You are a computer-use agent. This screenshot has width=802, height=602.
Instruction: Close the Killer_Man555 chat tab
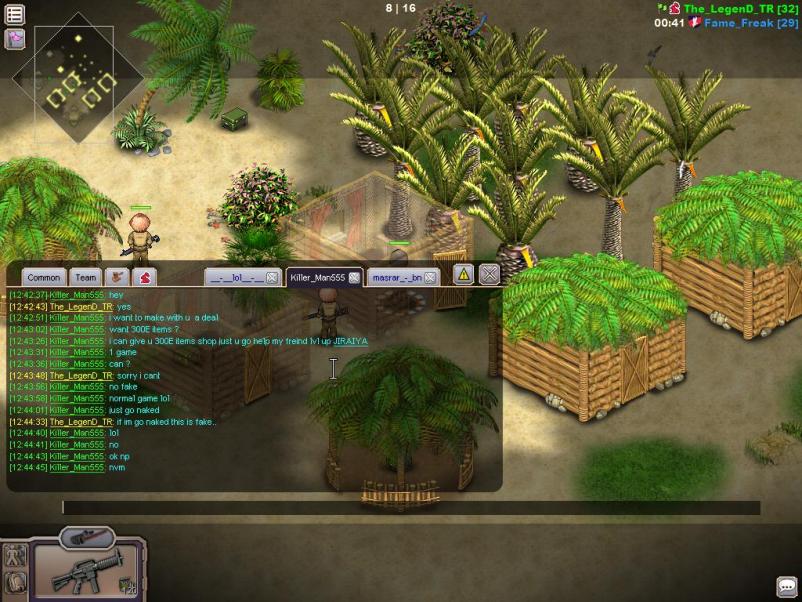pyautogui.click(x=354, y=277)
